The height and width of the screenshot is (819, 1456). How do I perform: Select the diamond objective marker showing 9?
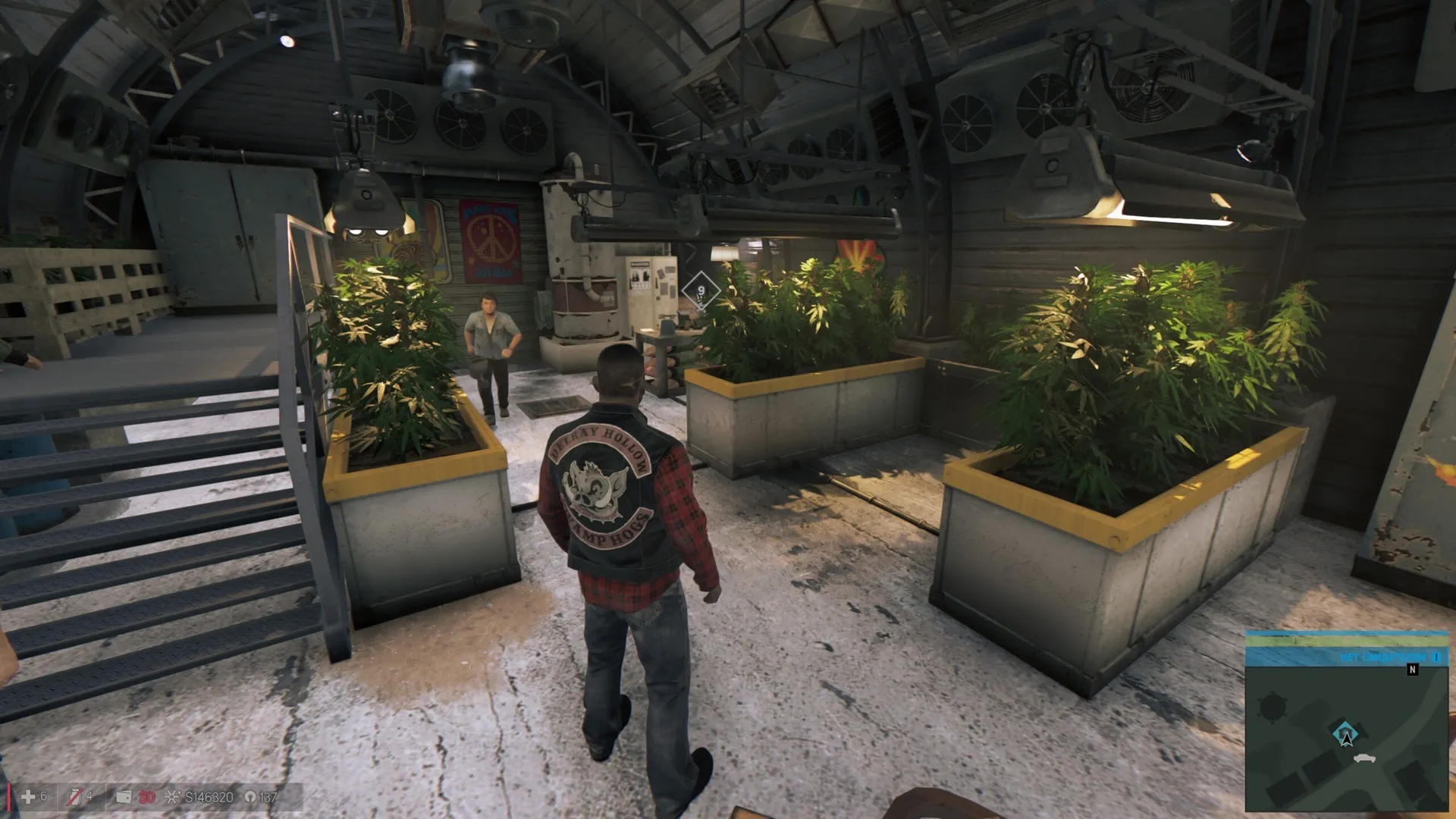click(x=701, y=291)
